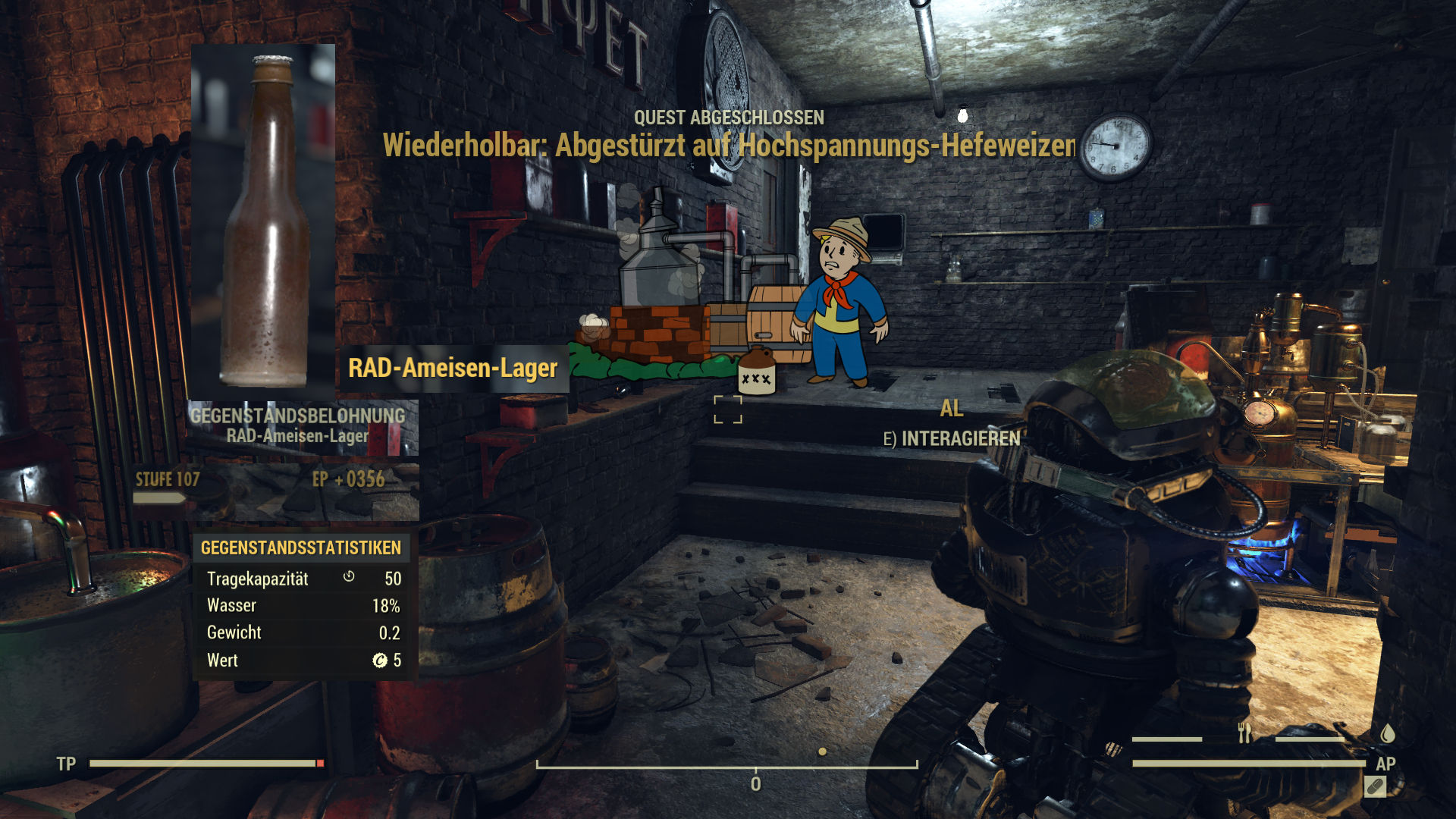Viewport: 1456px width, 819px height.
Task: Select the water drop thirst icon
Action: [x=1387, y=733]
